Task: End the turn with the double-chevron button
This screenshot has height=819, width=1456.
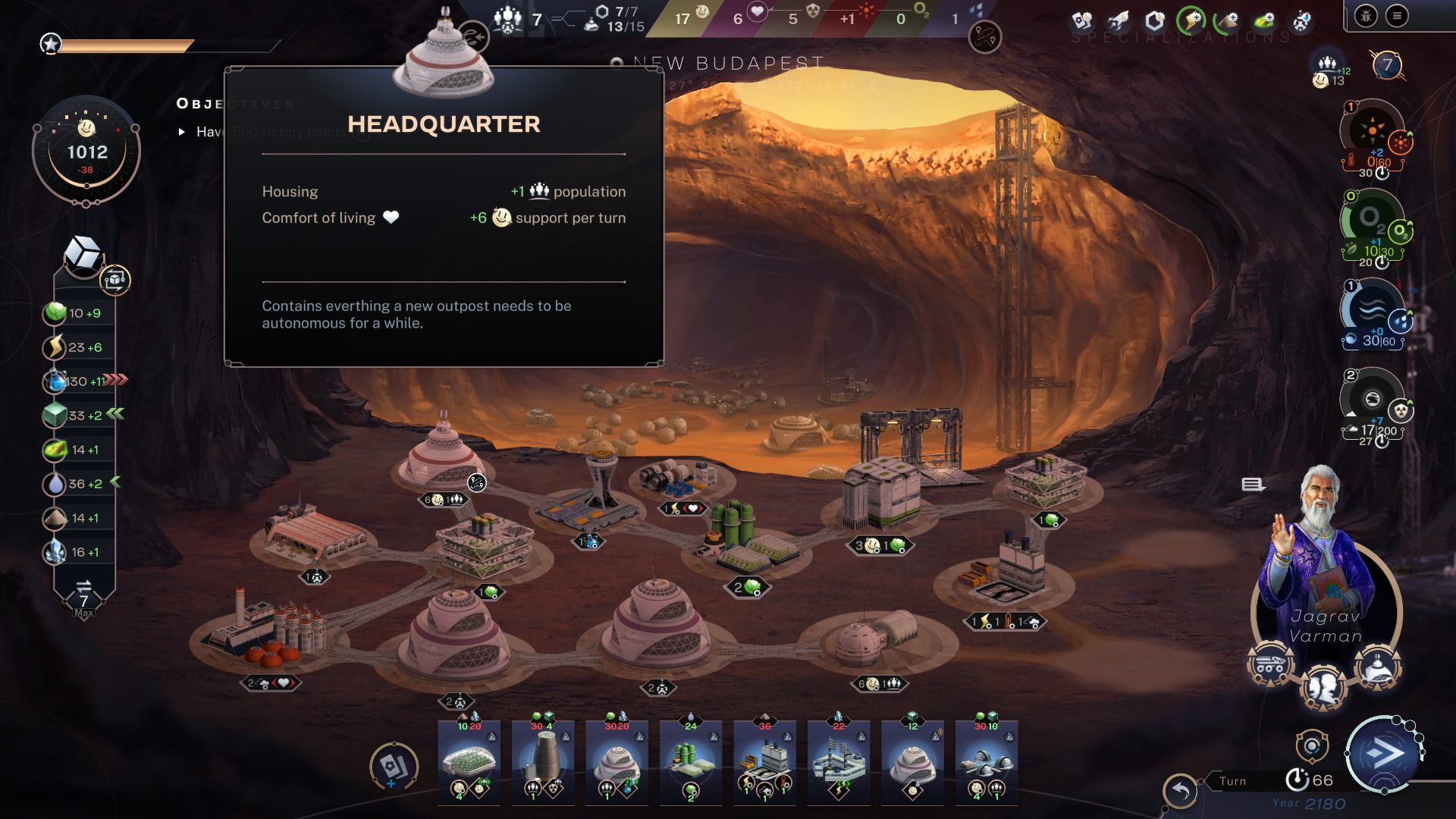Action: click(1386, 754)
